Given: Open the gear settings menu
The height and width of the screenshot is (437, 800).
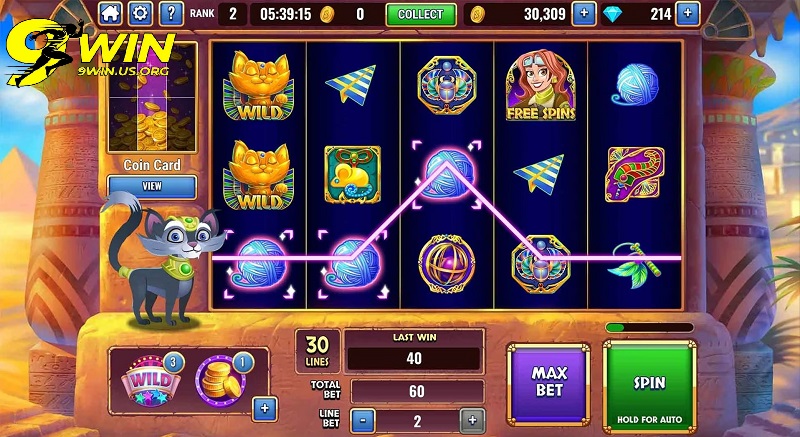Looking at the screenshot, I should (140, 14).
